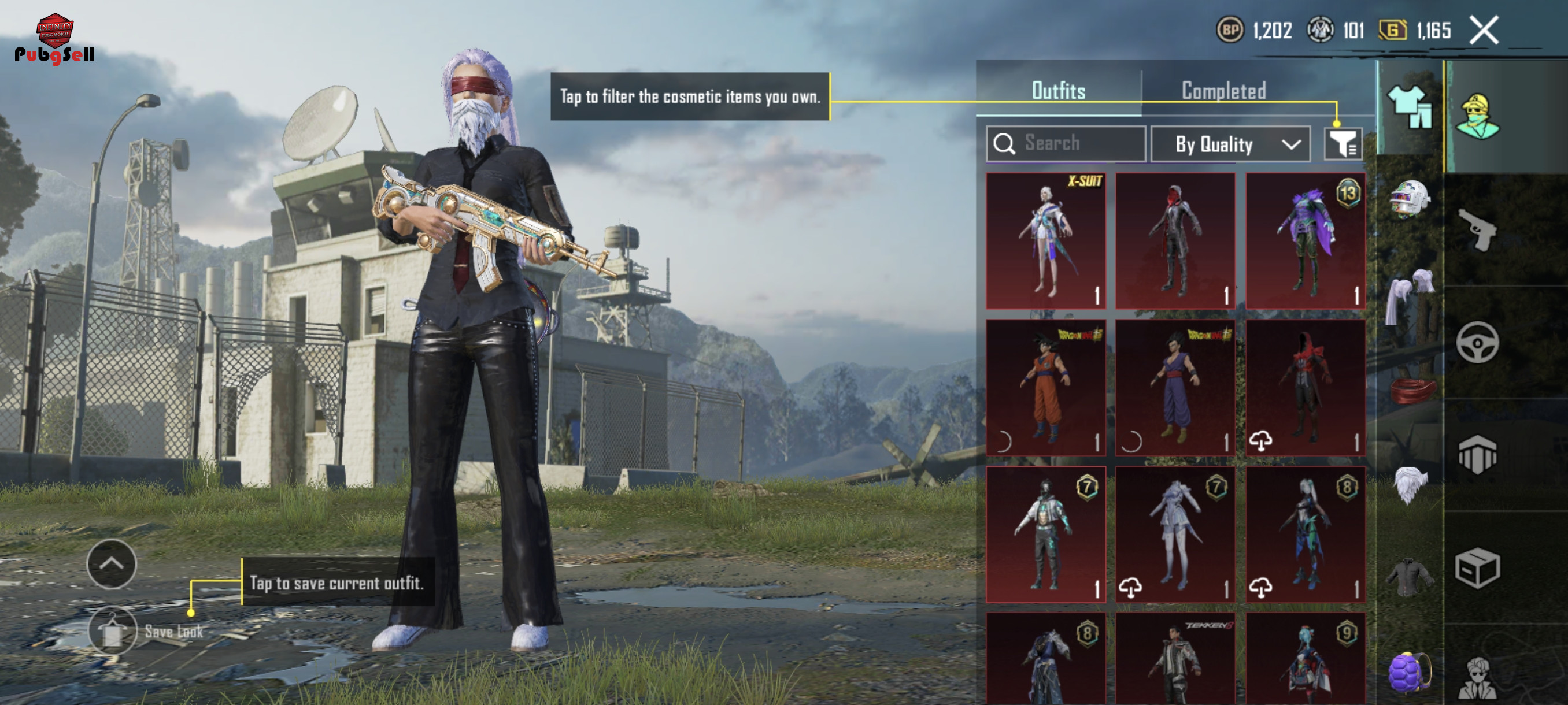The image size is (1568, 705).
Task: Save the current look
Action: pos(113,631)
